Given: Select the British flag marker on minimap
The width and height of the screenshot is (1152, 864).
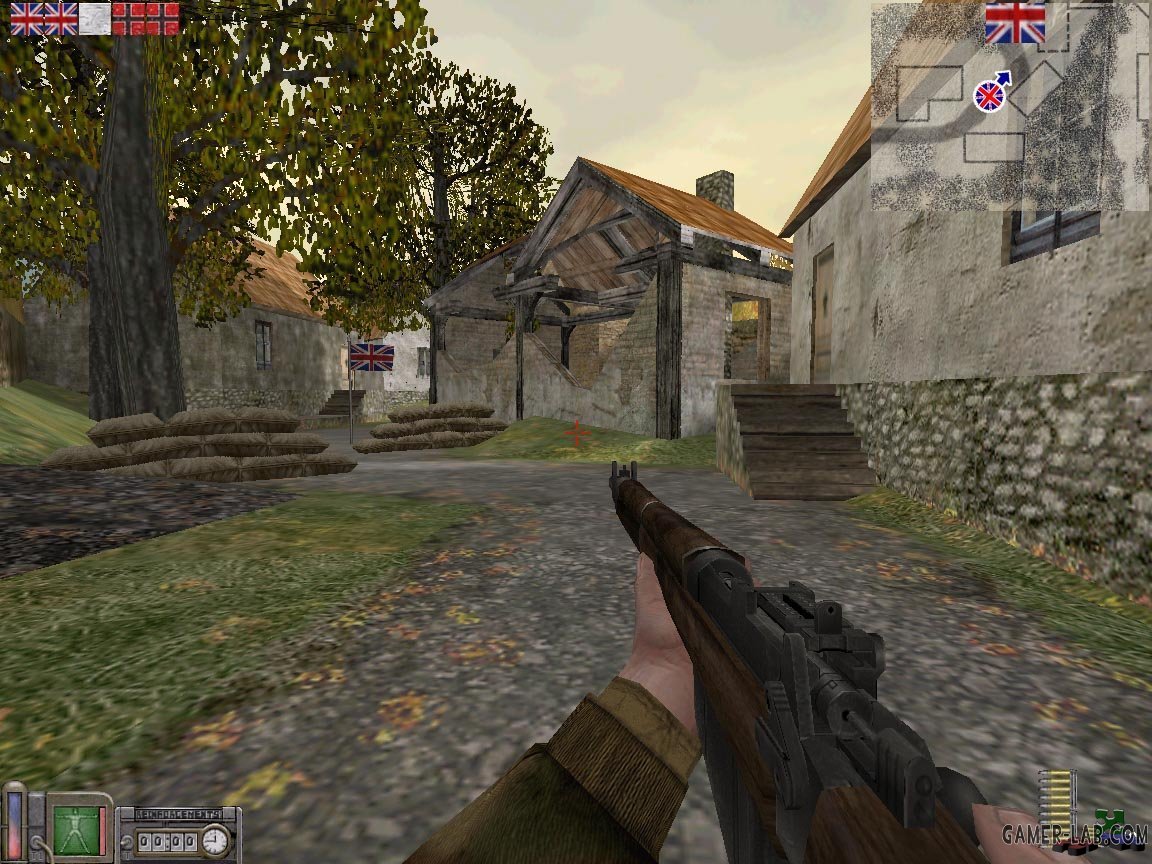Looking at the screenshot, I should tap(1014, 22).
